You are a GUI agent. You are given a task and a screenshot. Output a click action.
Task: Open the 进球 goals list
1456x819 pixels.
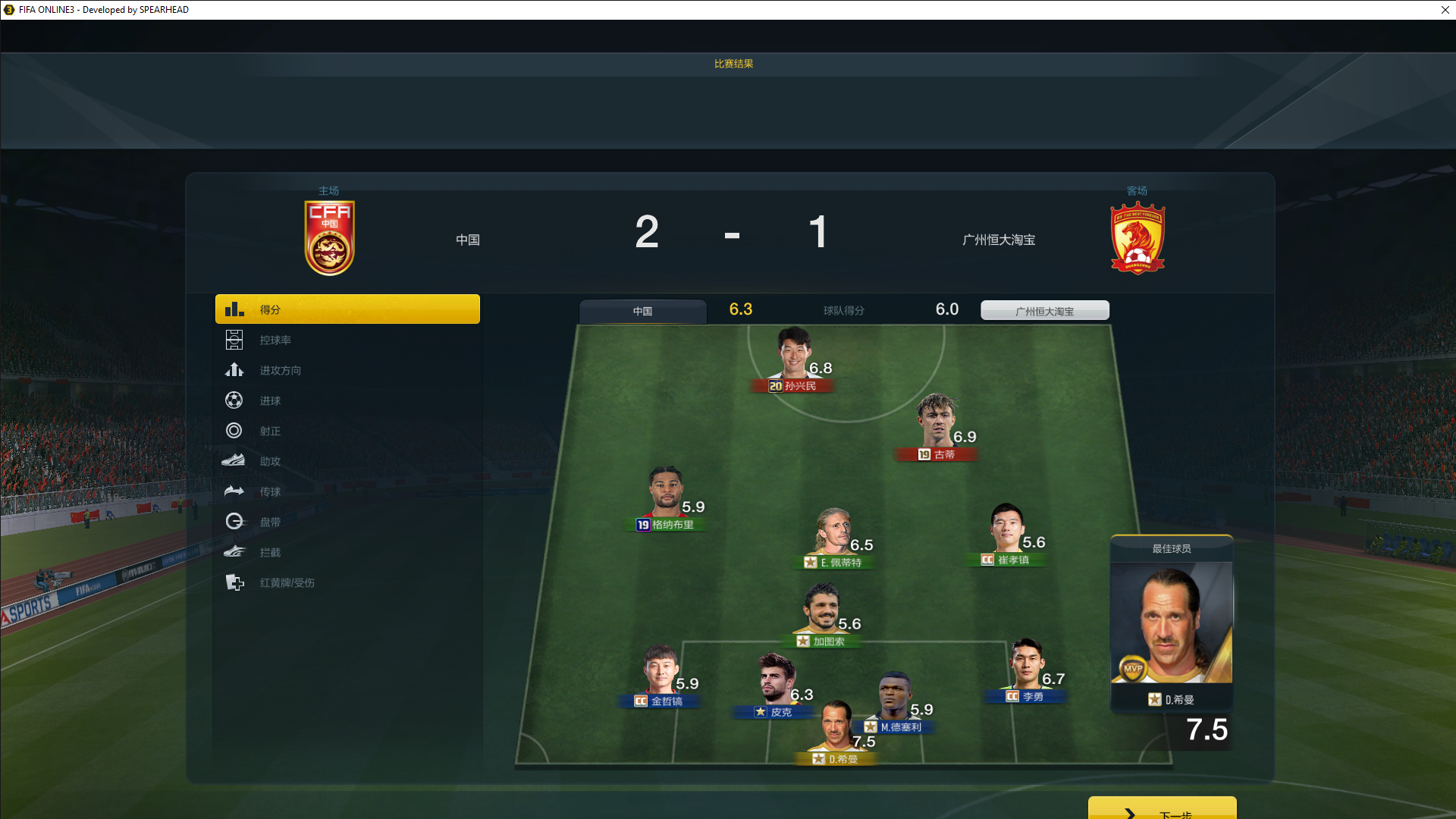[x=270, y=401]
